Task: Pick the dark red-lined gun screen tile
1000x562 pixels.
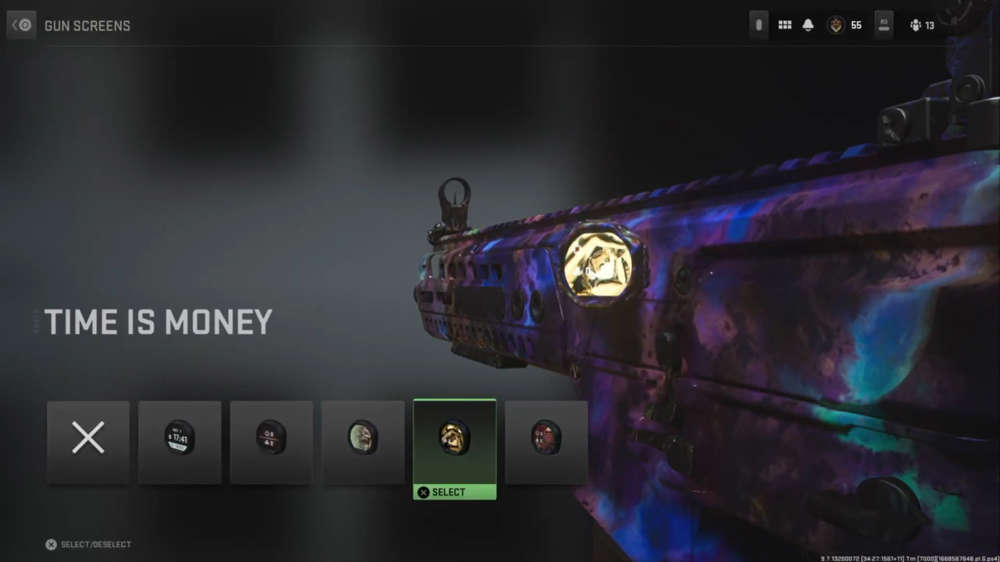Action: [271, 442]
